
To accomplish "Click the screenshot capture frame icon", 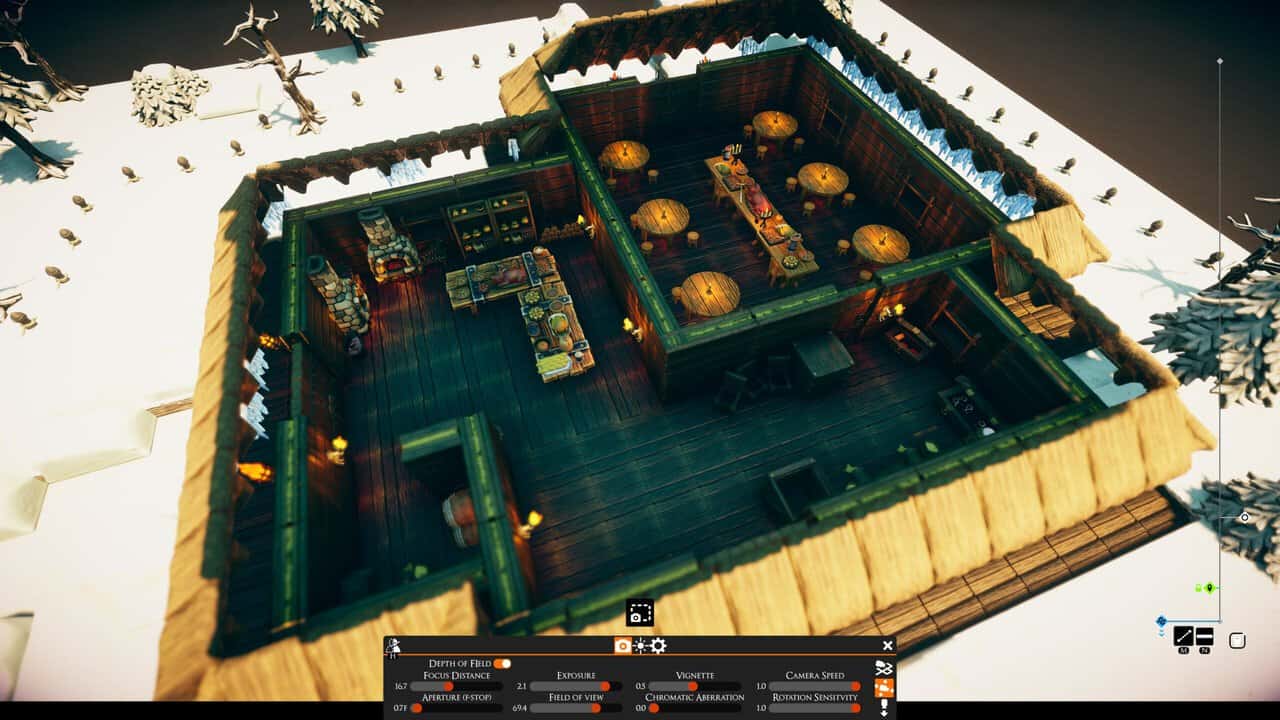I will (640, 612).
